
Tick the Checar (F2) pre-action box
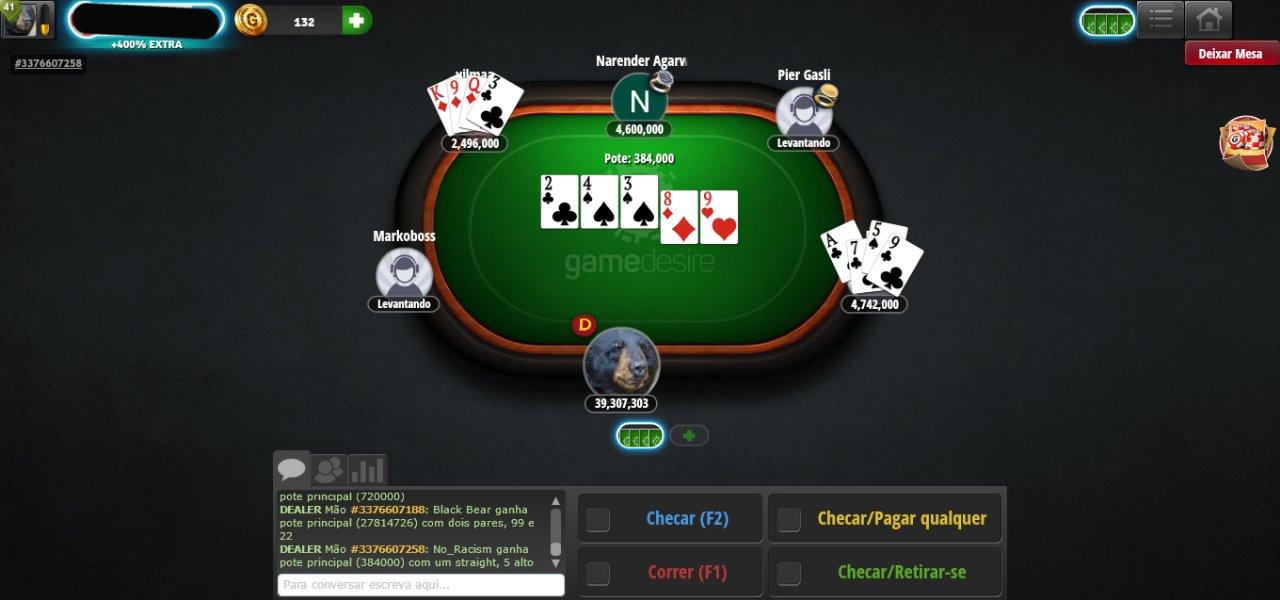coord(598,519)
